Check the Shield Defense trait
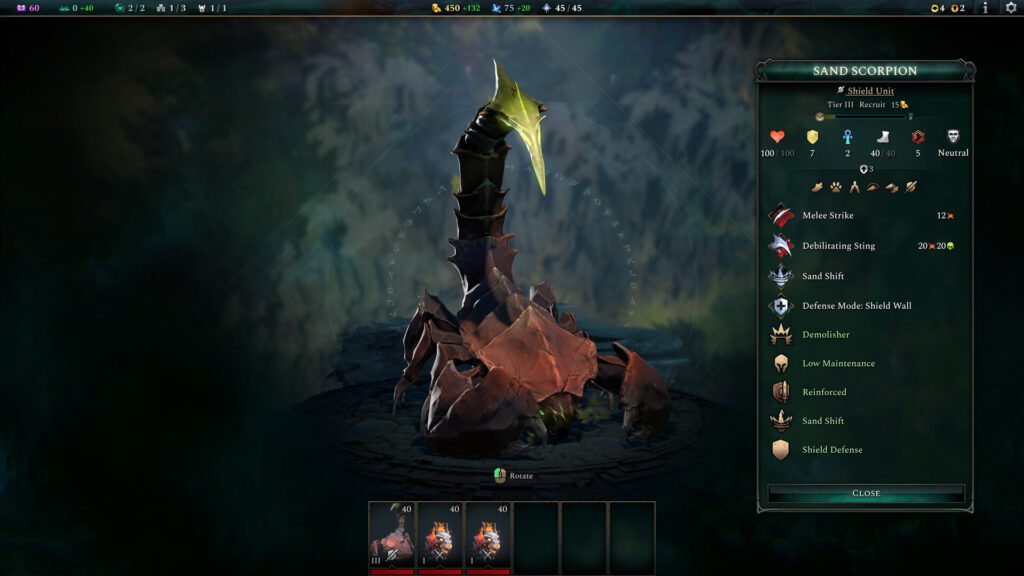The height and width of the screenshot is (576, 1024). coord(832,450)
